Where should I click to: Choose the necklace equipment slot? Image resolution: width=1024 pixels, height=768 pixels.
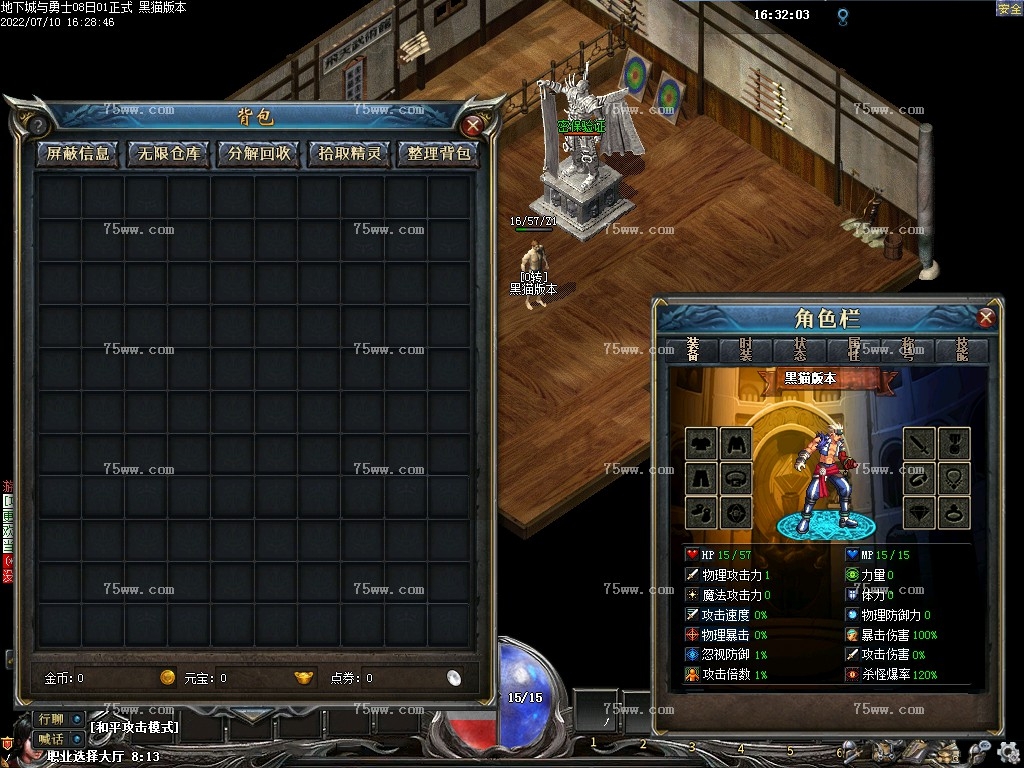coord(953,478)
